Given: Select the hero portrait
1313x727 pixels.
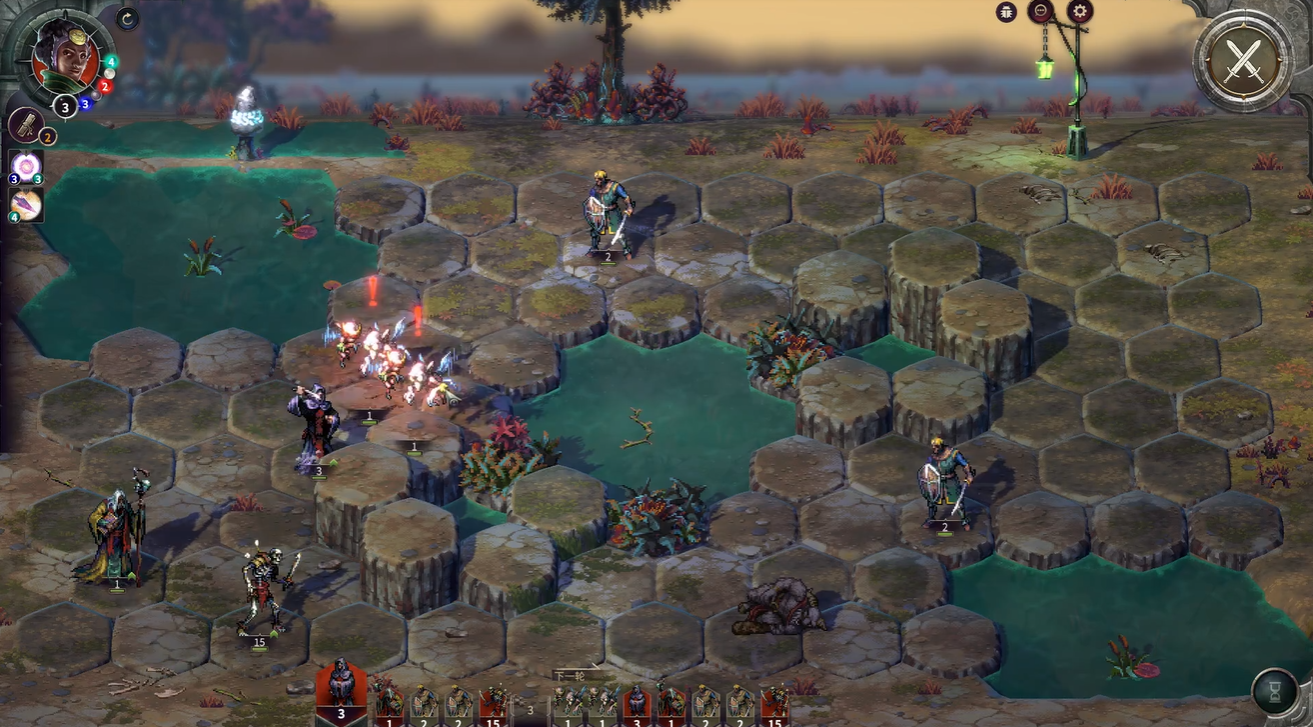Looking at the screenshot, I should pyautogui.click(x=66, y=57).
